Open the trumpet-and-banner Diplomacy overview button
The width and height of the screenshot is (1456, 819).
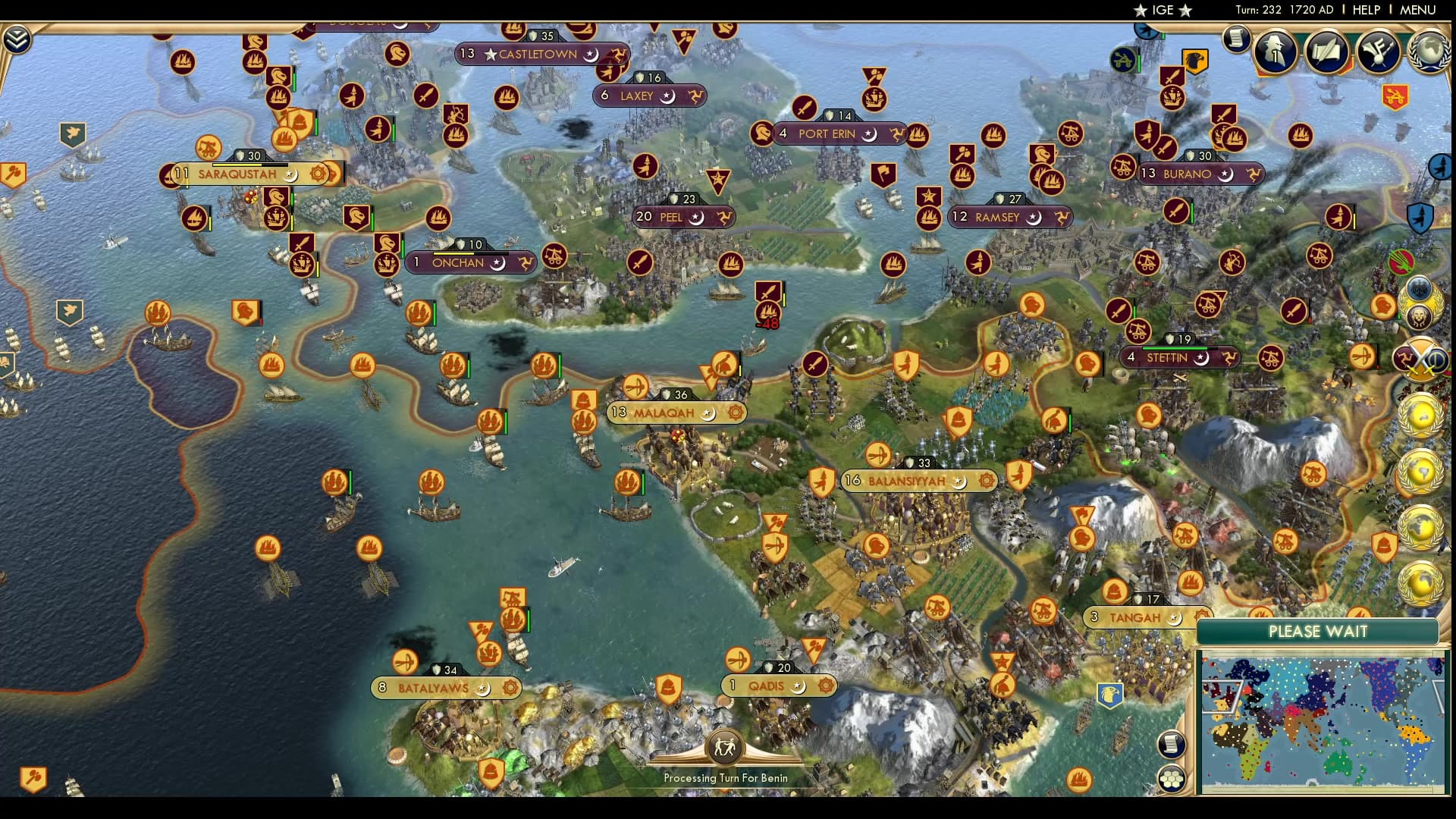point(1378,51)
